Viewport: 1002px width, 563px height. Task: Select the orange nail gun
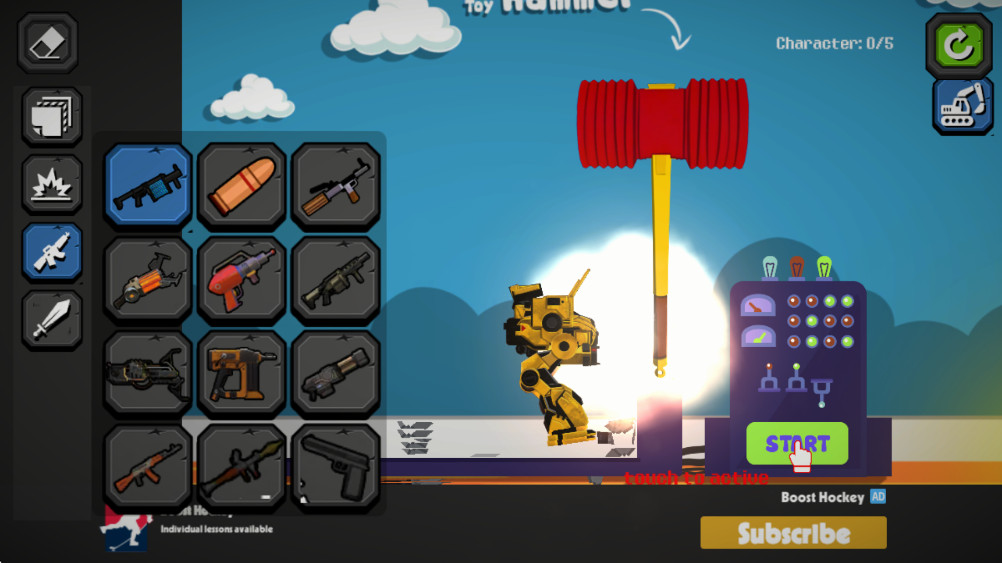(242, 374)
